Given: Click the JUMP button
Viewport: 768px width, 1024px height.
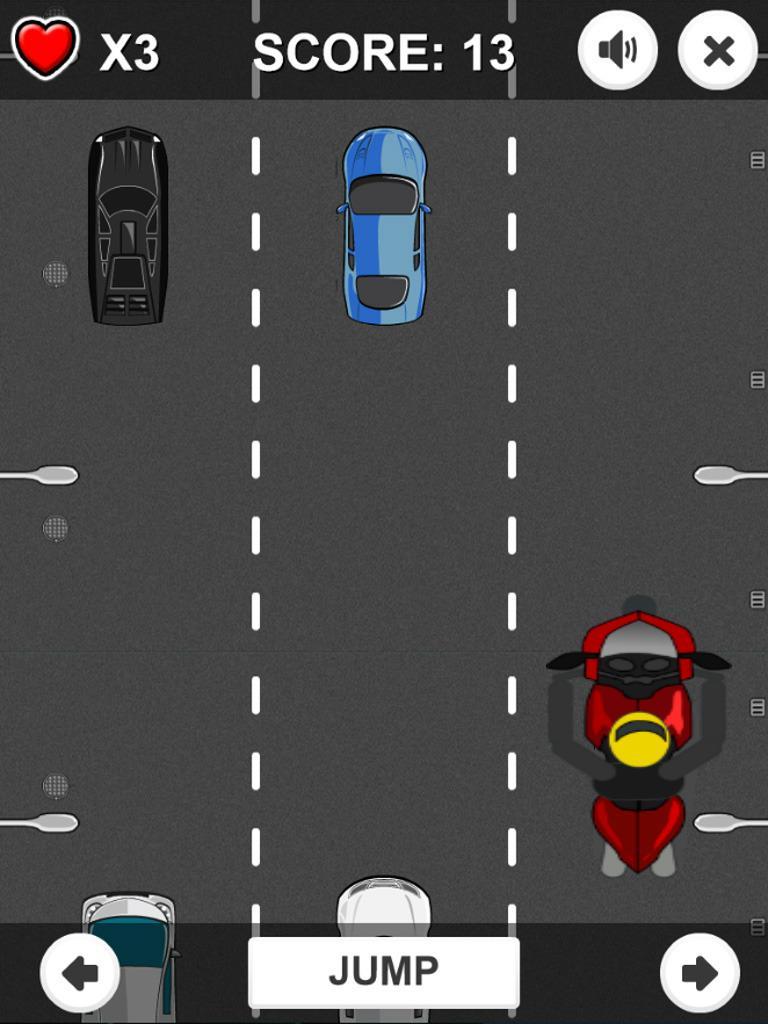Looking at the screenshot, I should (384, 971).
